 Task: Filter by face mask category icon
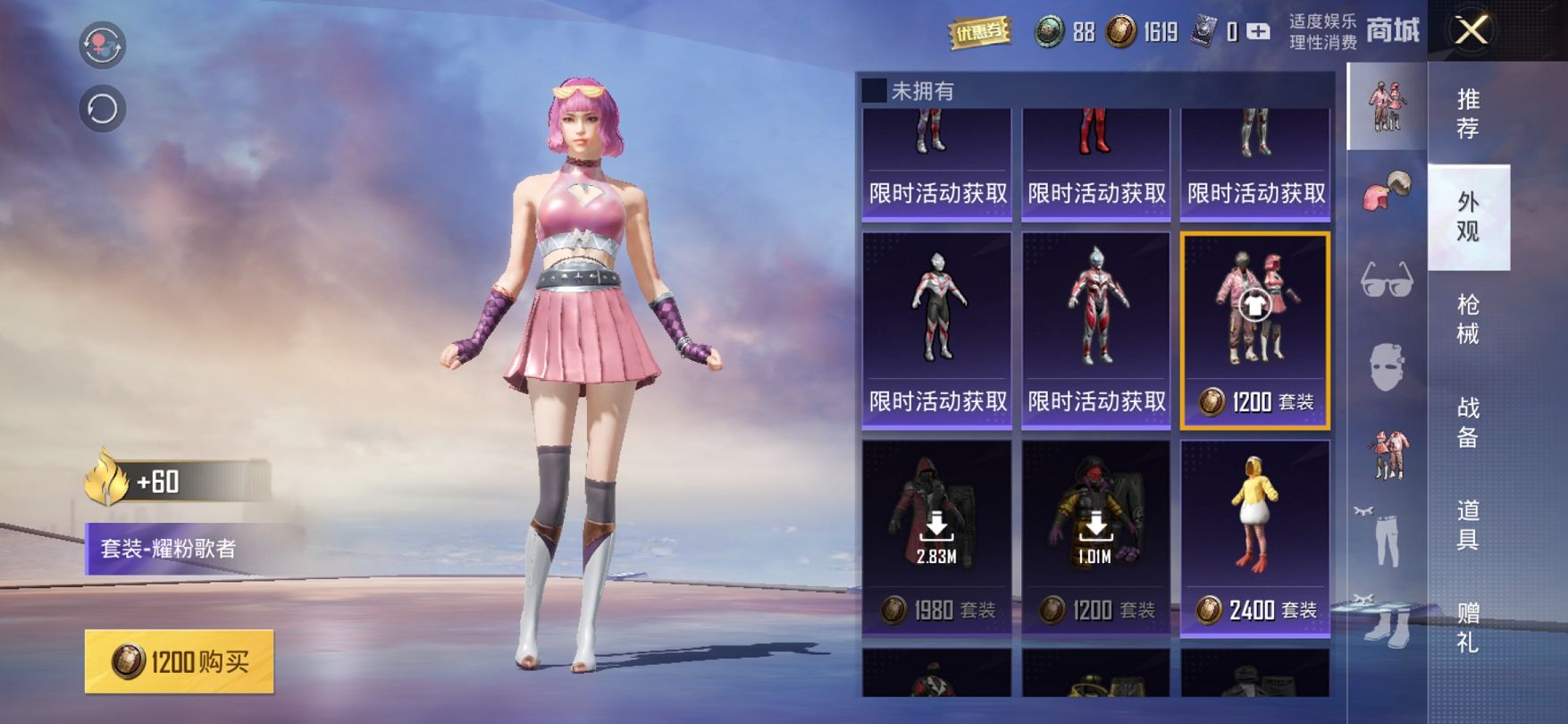[1386, 366]
